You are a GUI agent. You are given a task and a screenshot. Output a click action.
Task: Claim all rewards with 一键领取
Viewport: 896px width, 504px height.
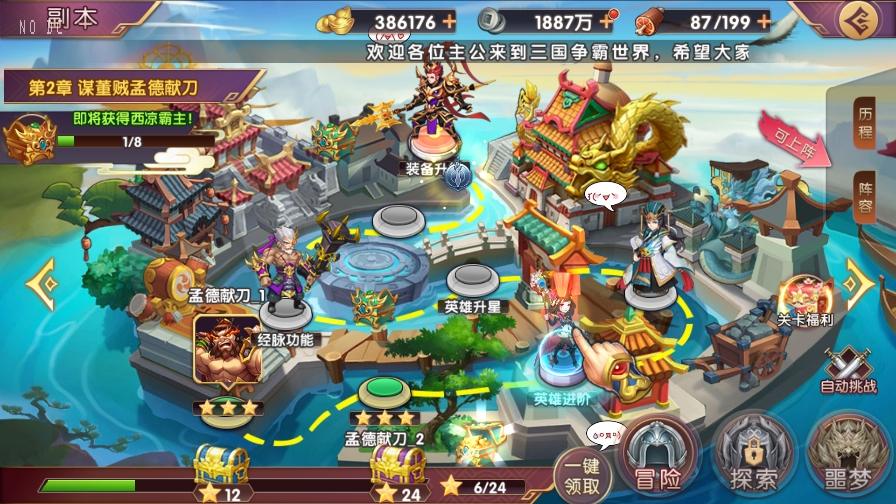click(581, 474)
